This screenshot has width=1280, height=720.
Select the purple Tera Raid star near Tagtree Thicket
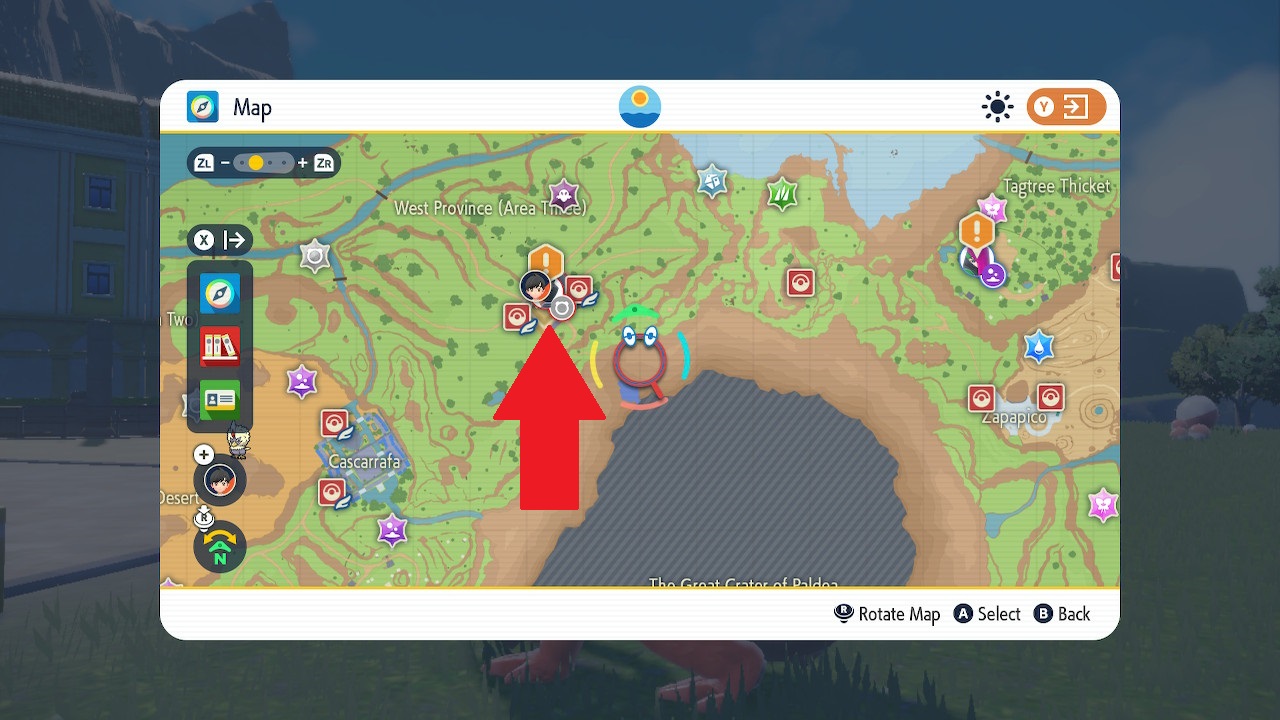coord(991,209)
